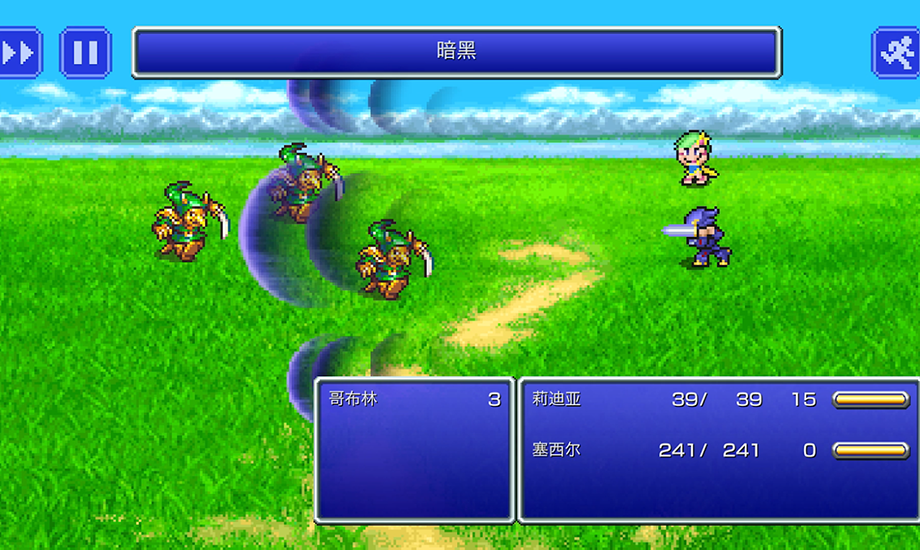The height and width of the screenshot is (550, 920).
Task: Pause the battle
Action: point(86,52)
